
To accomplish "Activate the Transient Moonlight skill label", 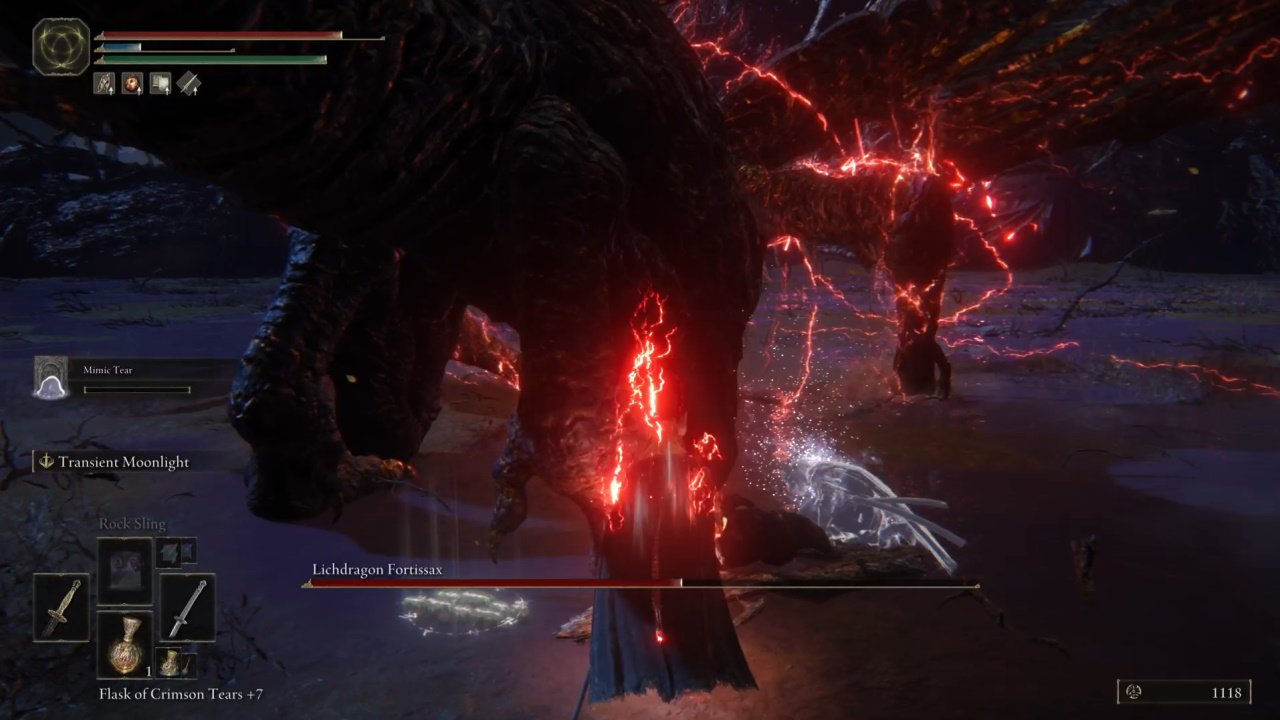I will point(123,462).
